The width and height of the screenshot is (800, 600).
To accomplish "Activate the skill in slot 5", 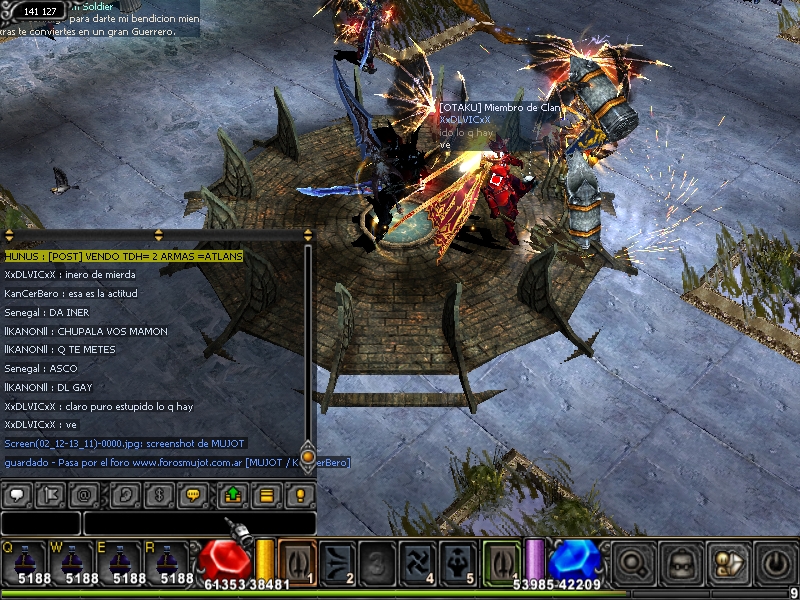I will click(457, 560).
